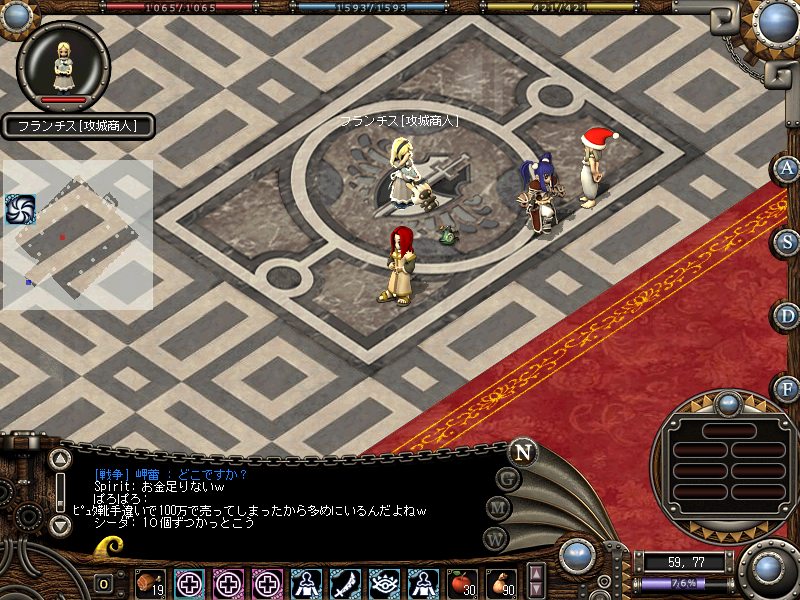Select the orange fruit slot with 90

[501, 583]
